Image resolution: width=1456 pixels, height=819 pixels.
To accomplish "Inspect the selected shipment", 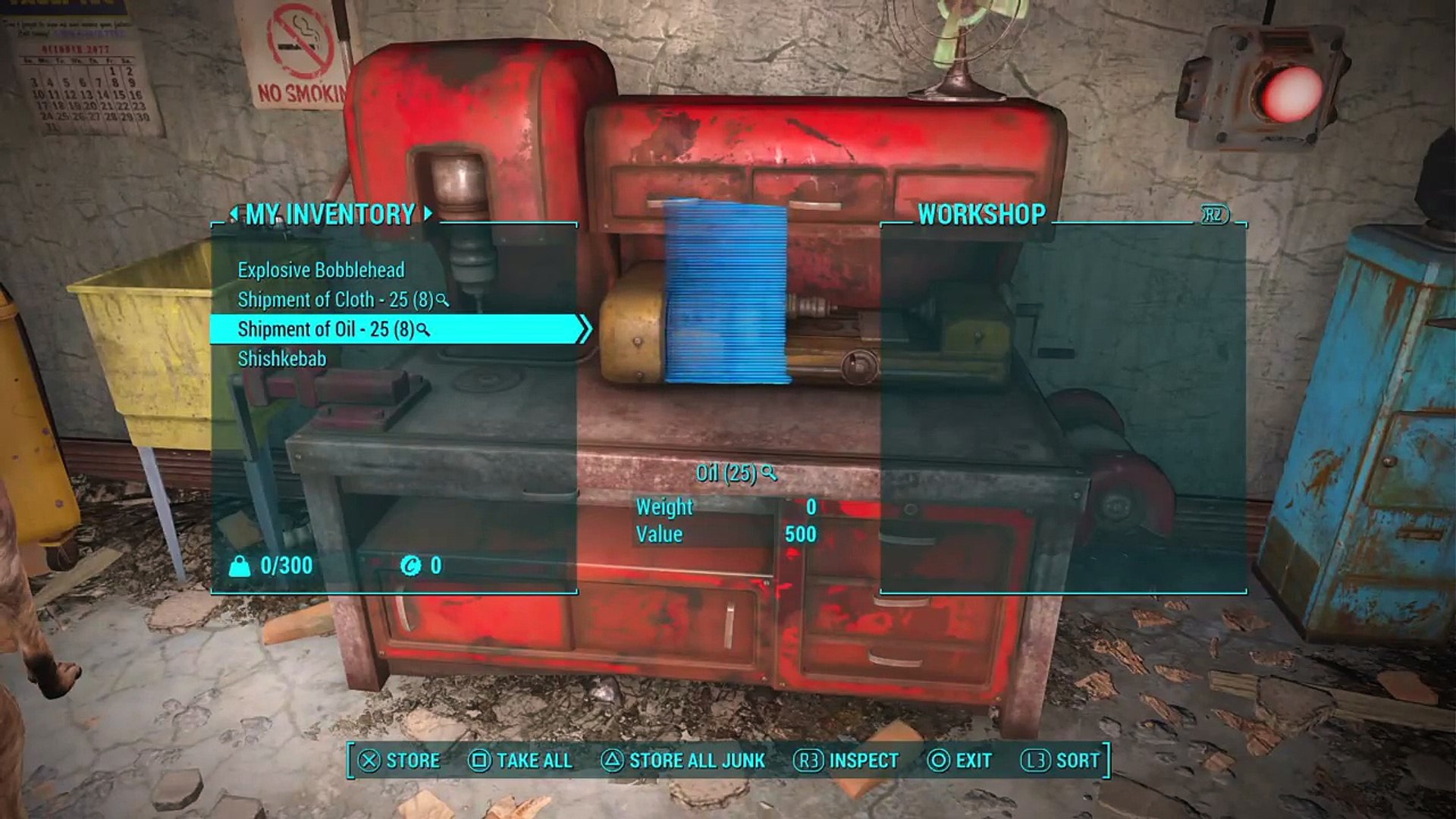I will point(846,760).
